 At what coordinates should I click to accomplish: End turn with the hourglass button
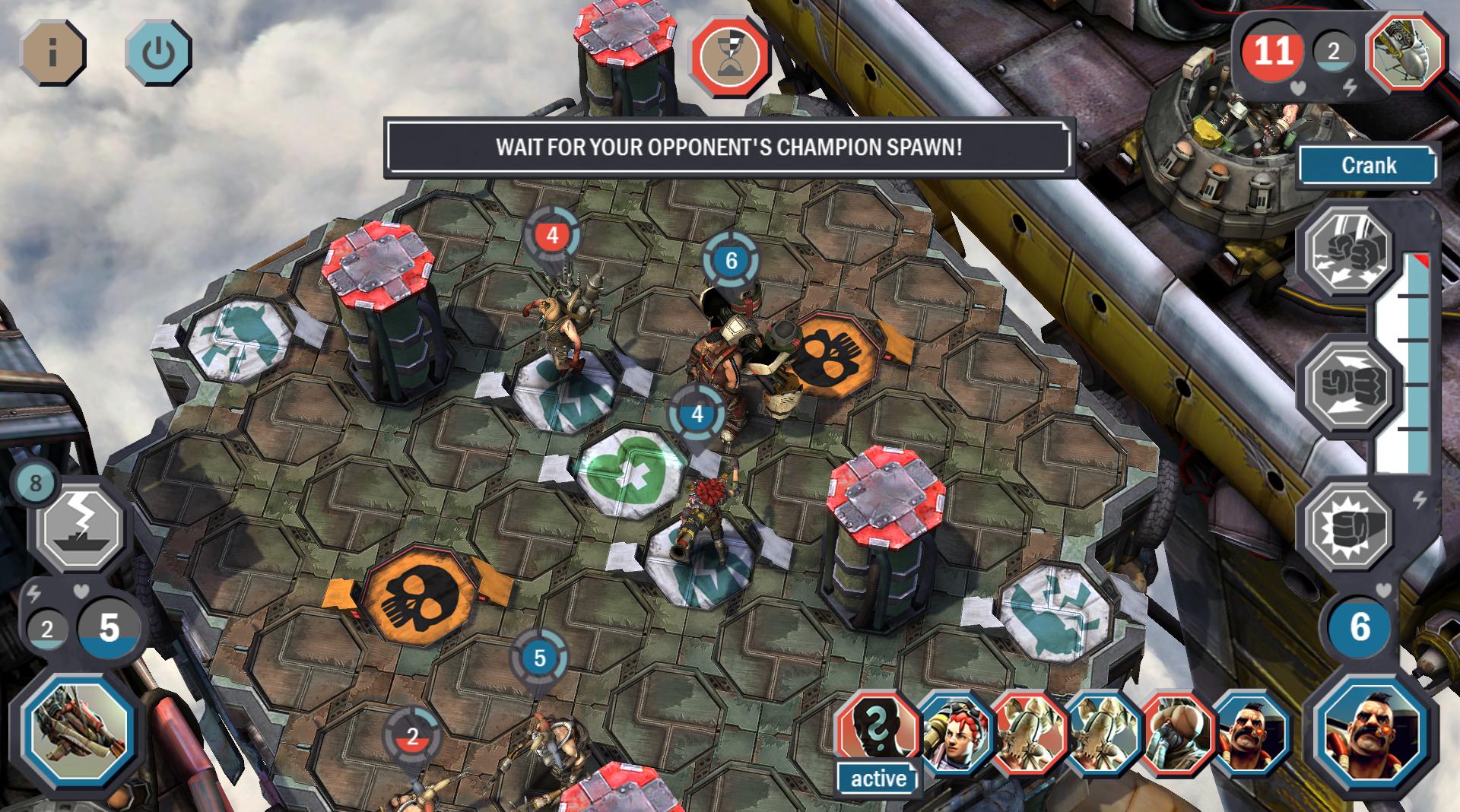(x=729, y=57)
